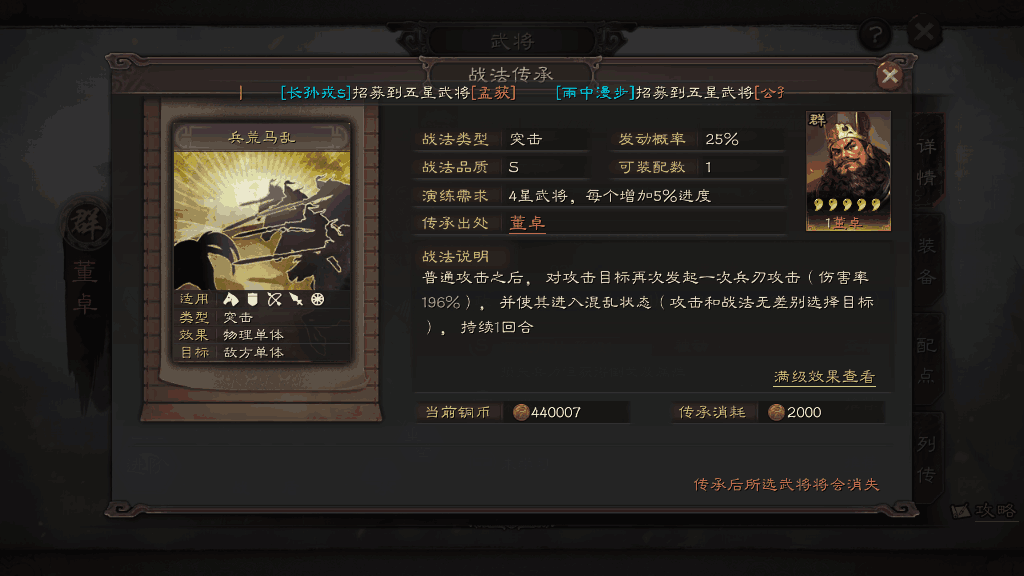Switch to the 详情 tab
The width and height of the screenshot is (1024, 576).
[927, 160]
